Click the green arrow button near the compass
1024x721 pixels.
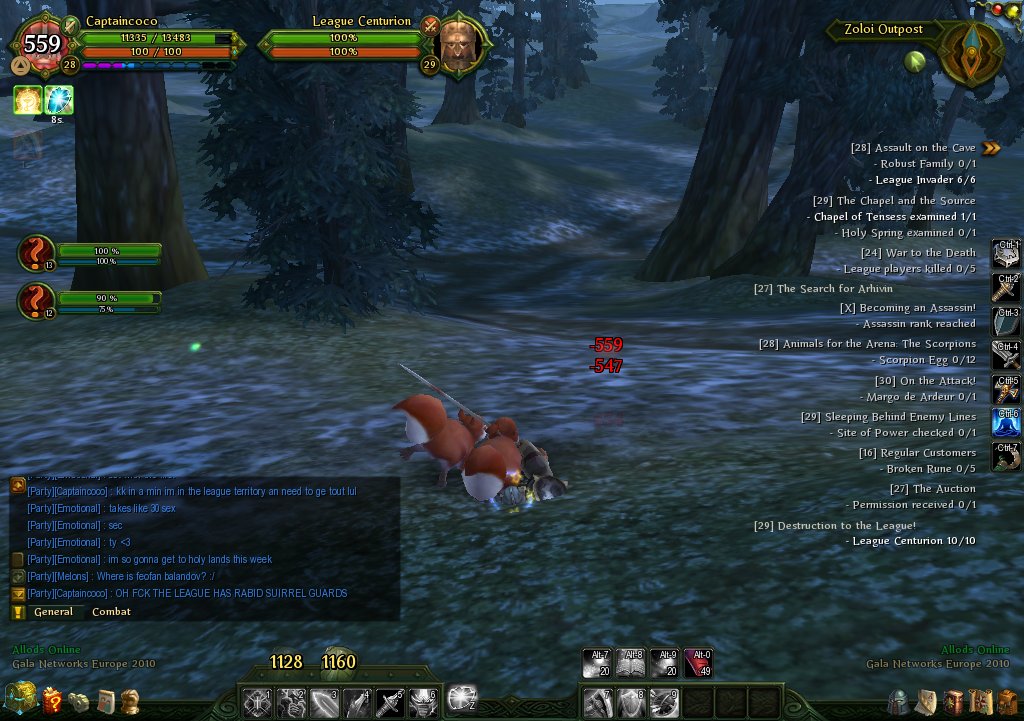click(x=913, y=61)
